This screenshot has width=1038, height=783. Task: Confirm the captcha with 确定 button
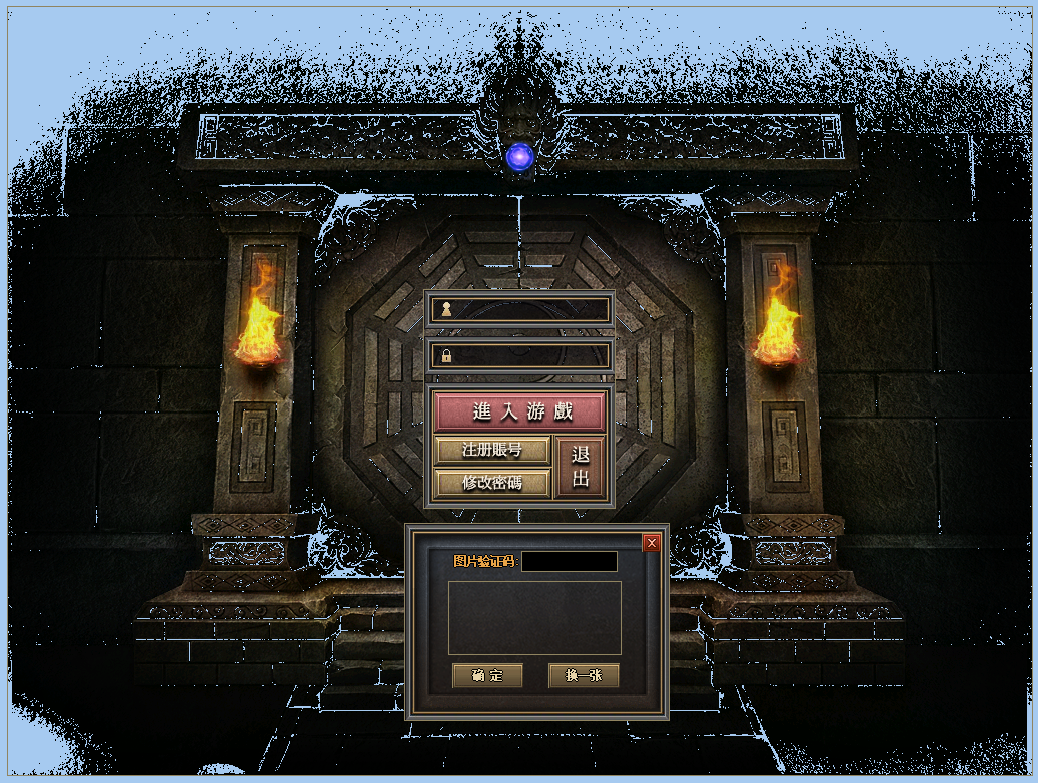pyautogui.click(x=487, y=676)
